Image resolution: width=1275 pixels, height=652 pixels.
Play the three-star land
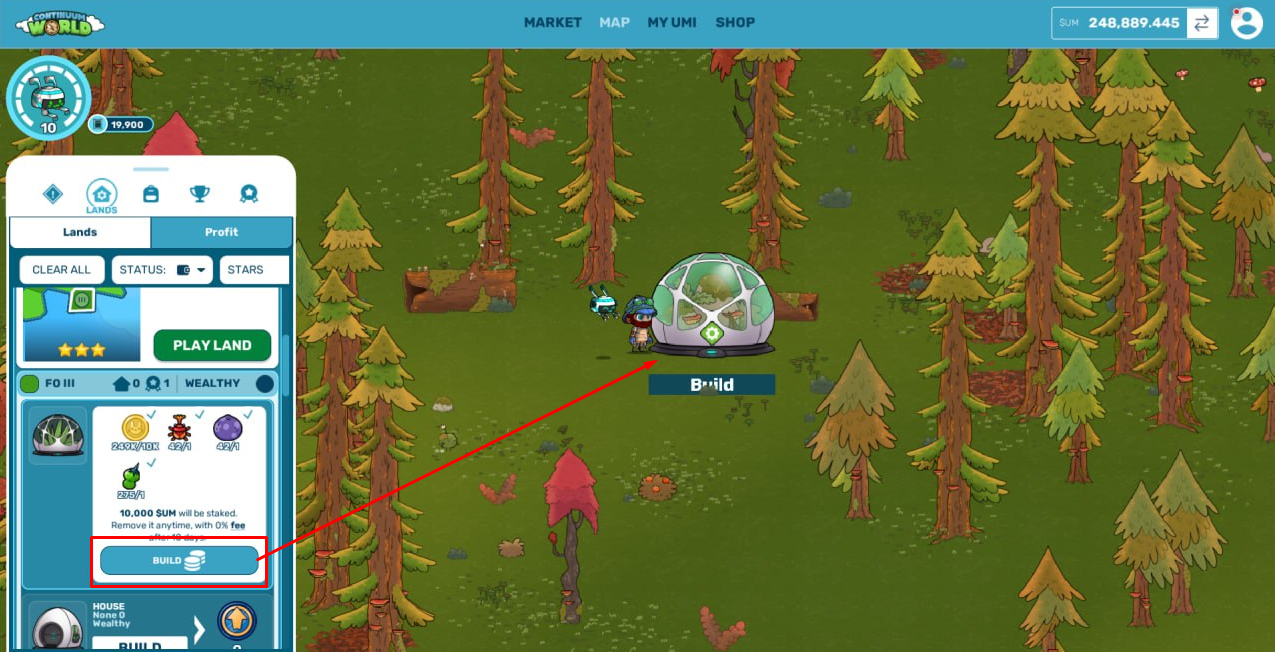pos(212,345)
